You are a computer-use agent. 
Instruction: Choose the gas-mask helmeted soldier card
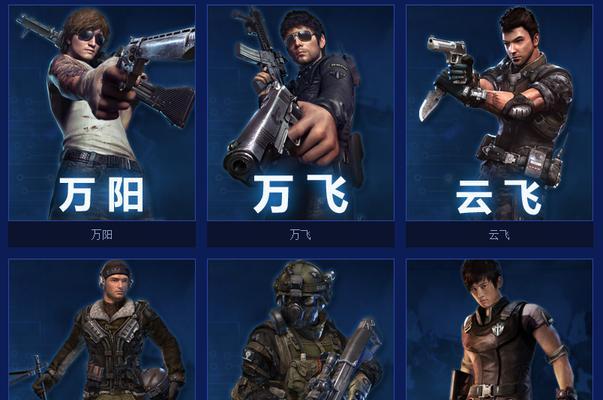click(300, 332)
